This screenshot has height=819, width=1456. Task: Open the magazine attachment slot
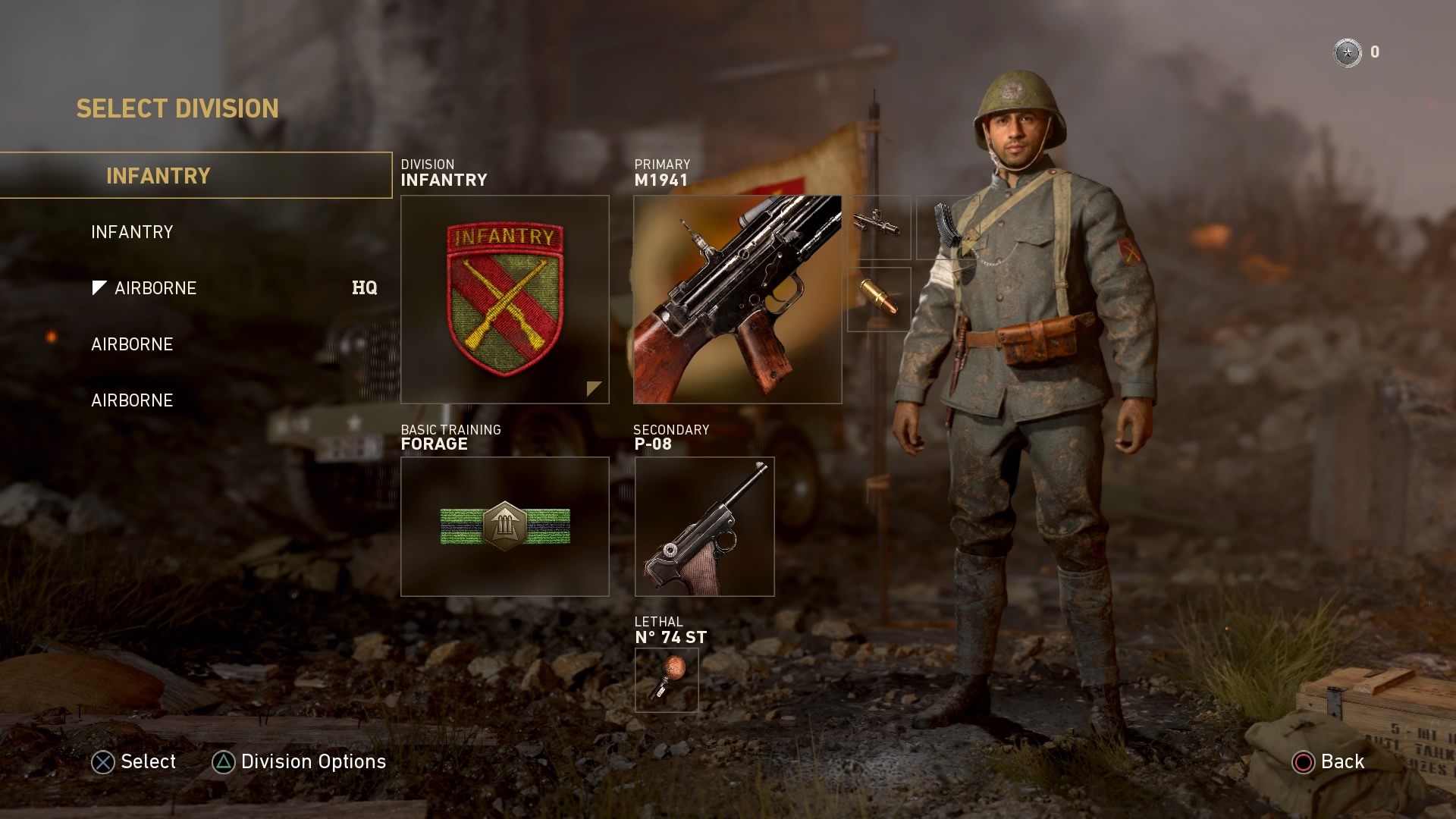pyautogui.click(x=947, y=227)
